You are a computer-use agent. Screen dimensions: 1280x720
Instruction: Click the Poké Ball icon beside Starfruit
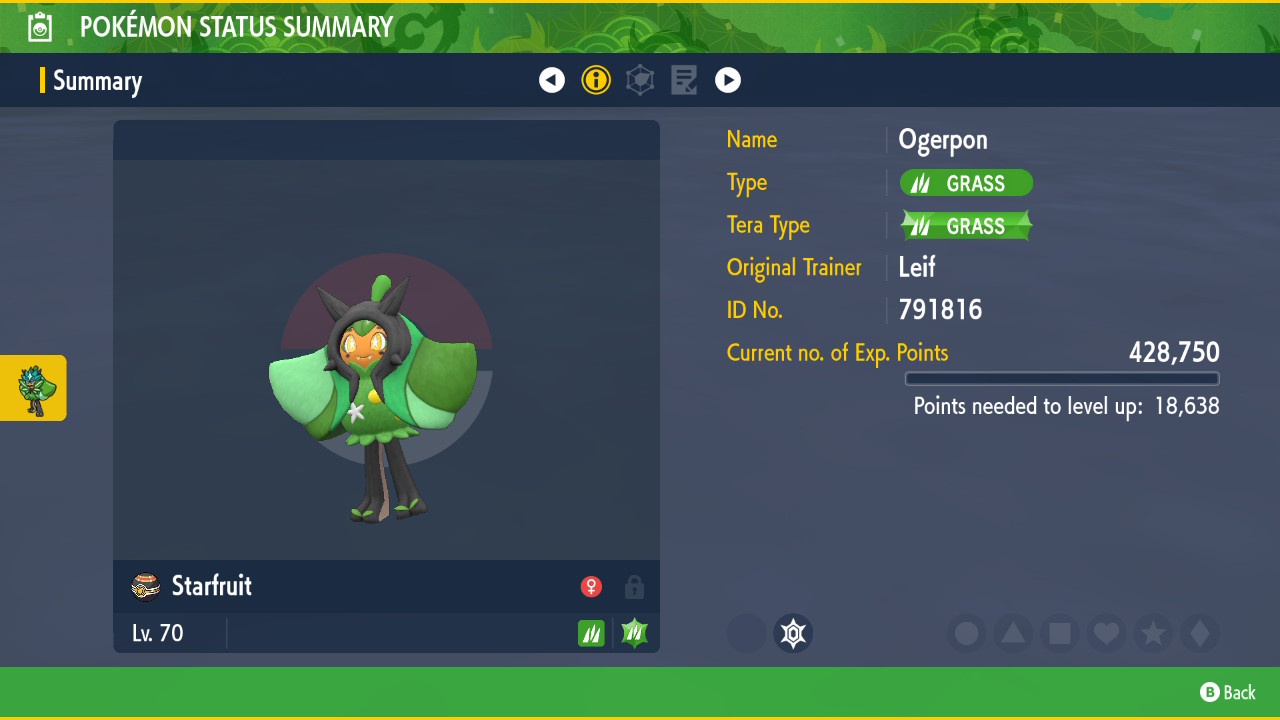146,587
